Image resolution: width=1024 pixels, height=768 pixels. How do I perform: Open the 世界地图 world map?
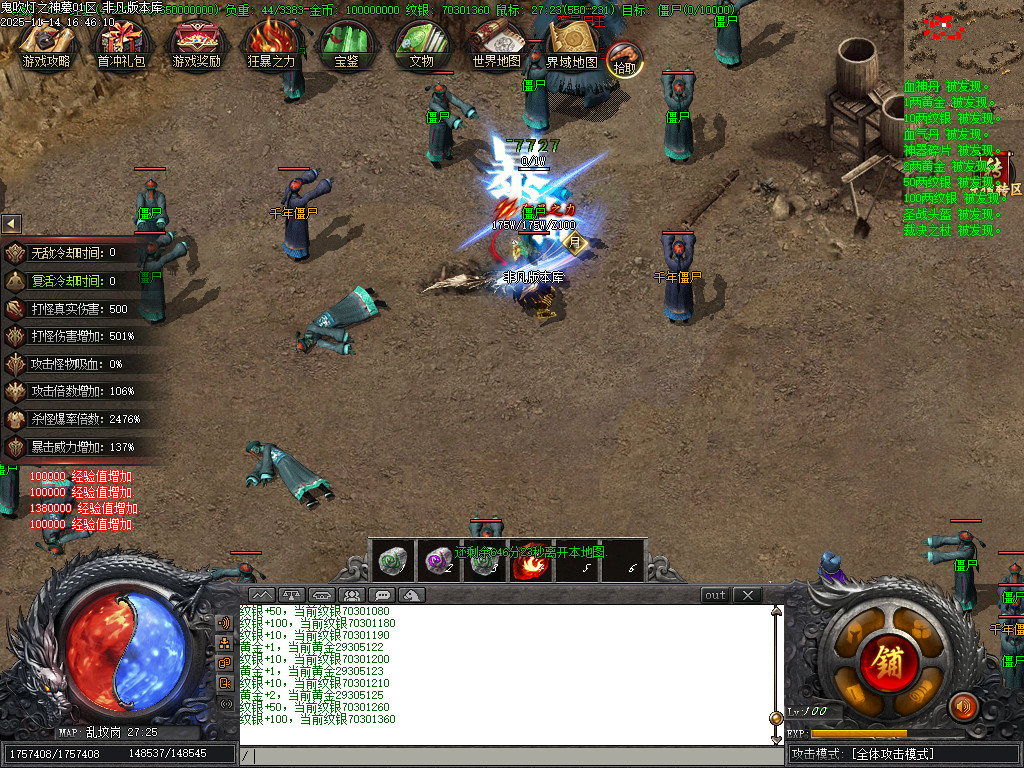click(x=496, y=44)
